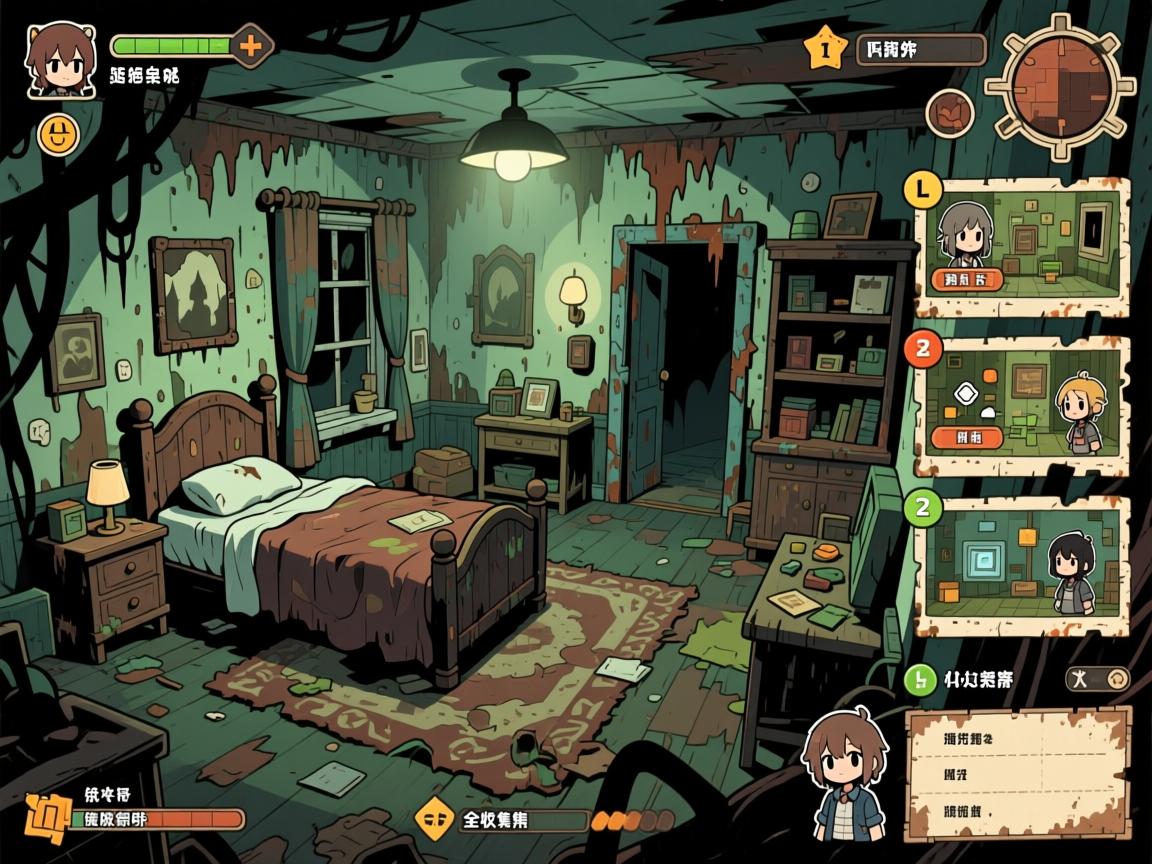1152x864 pixels.
Task: Click the orange button on the blonde character card
Action: [966, 436]
